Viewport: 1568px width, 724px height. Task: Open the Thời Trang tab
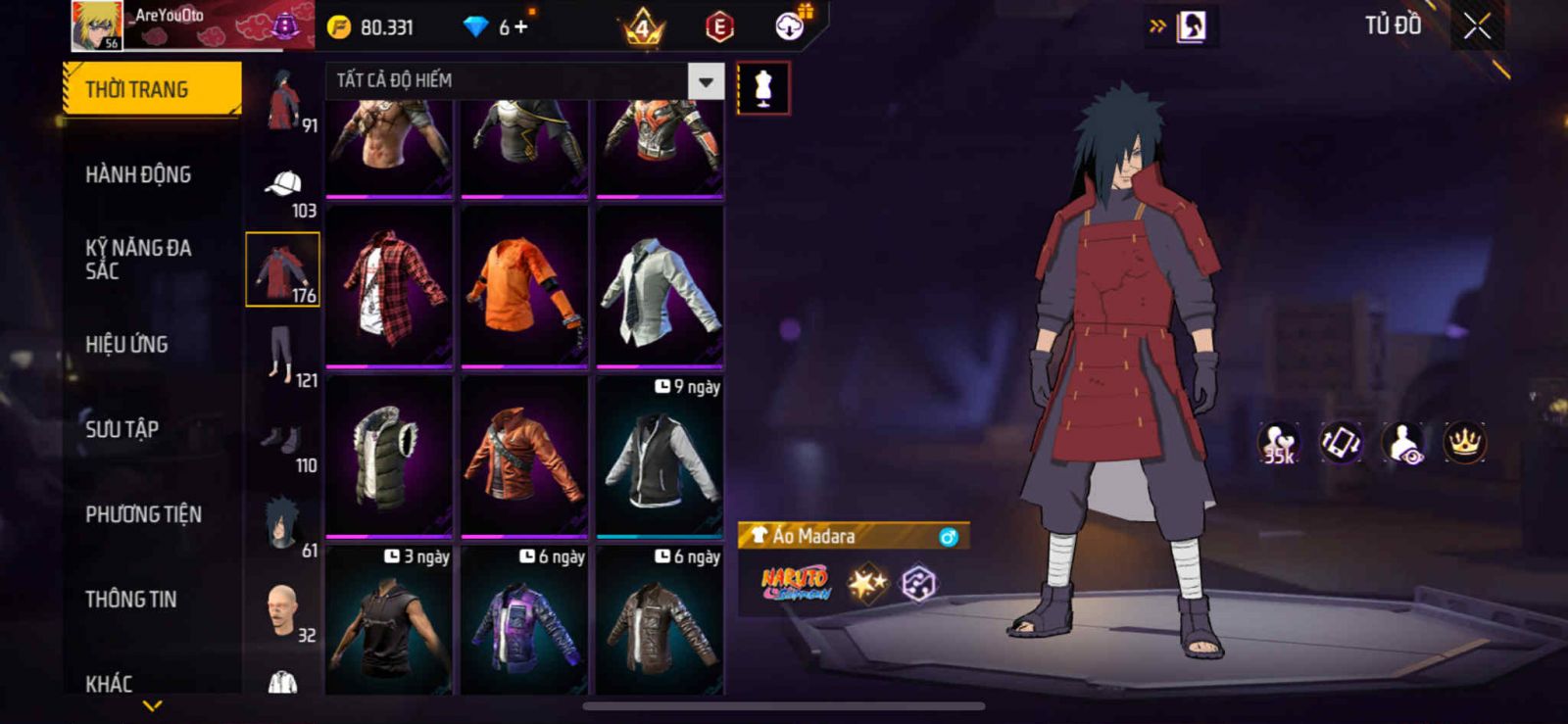[x=151, y=89]
